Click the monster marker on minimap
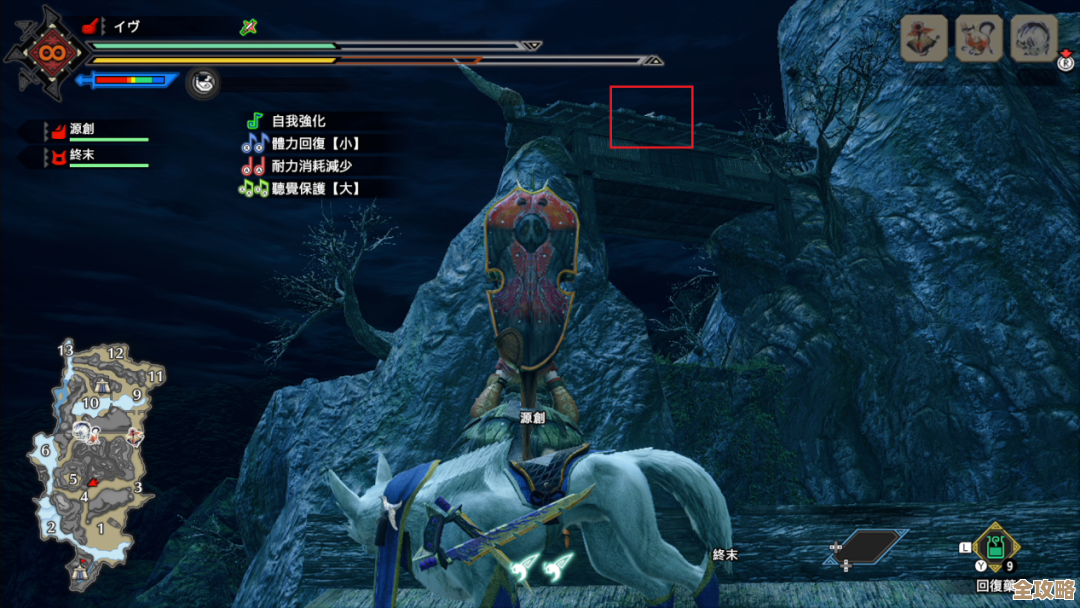This screenshot has width=1080, height=608. click(82, 432)
